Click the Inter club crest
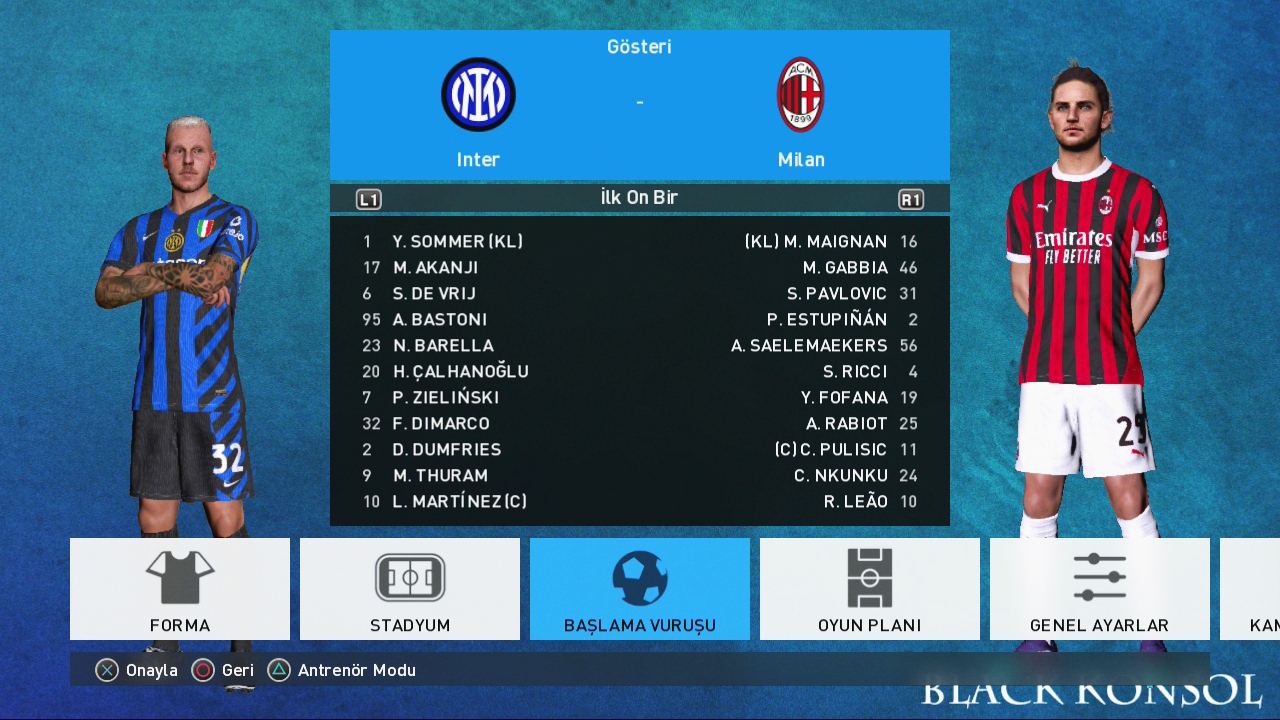The width and height of the screenshot is (1280, 720). click(x=478, y=95)
